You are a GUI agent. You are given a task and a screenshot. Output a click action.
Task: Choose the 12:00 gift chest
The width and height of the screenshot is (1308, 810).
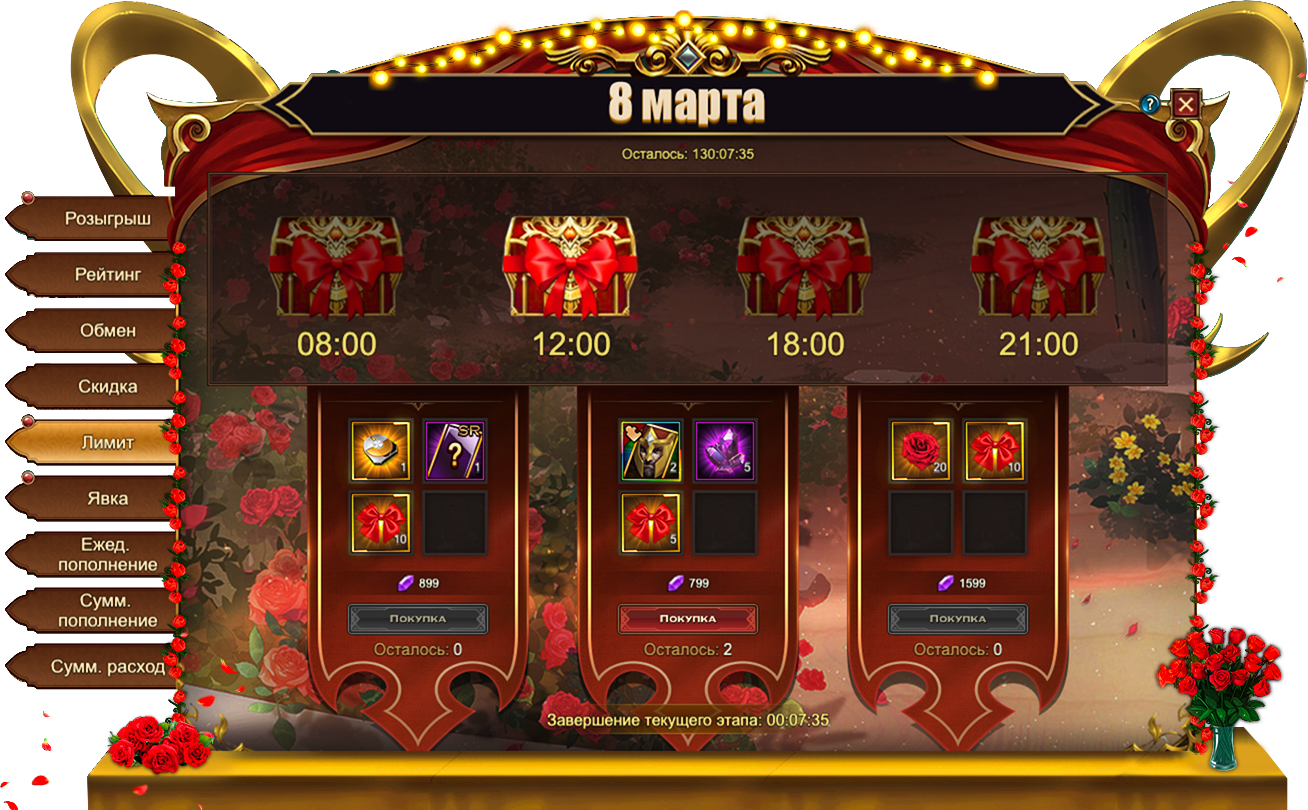point(571,268)
